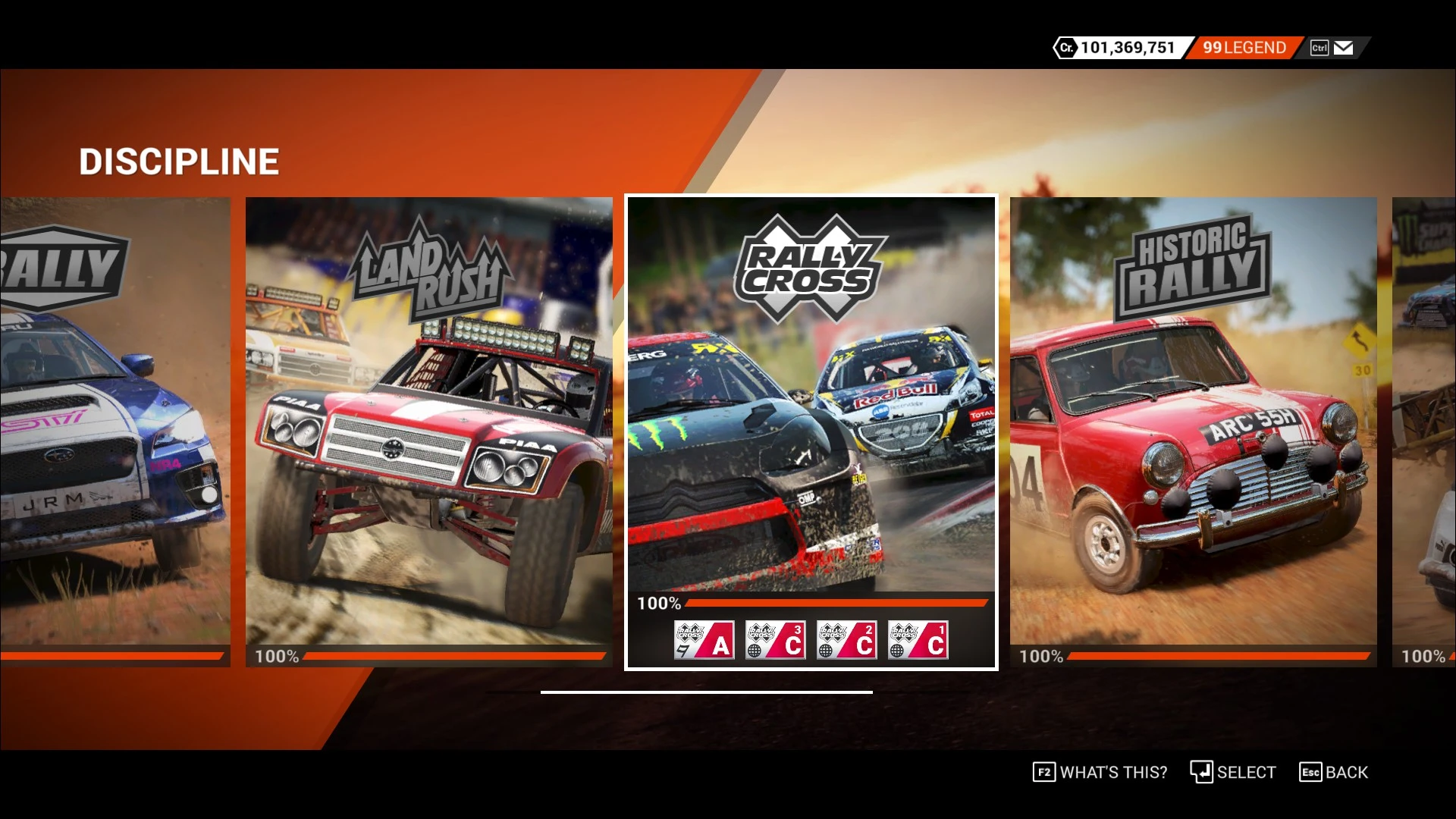Click the Rallycross tier 2 C badge
The height and width of the screenshot is (819, 1456).
846,639
